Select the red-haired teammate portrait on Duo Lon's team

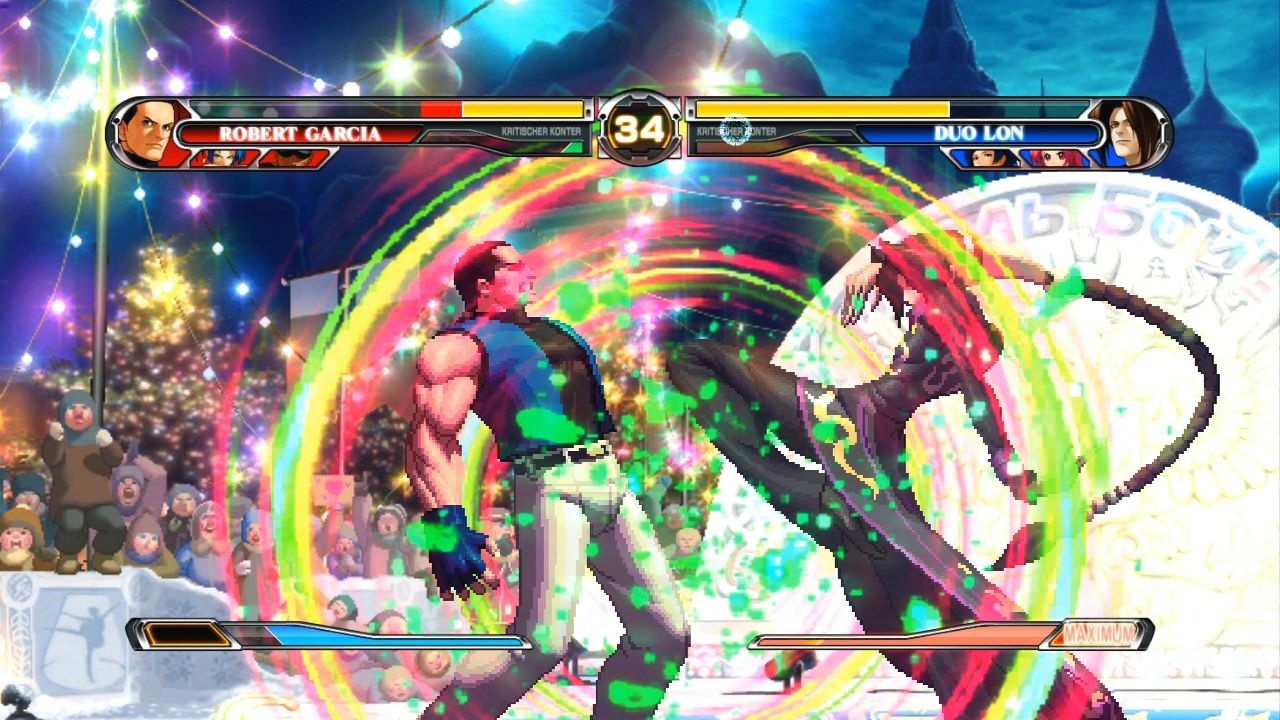click(1055, 158)
